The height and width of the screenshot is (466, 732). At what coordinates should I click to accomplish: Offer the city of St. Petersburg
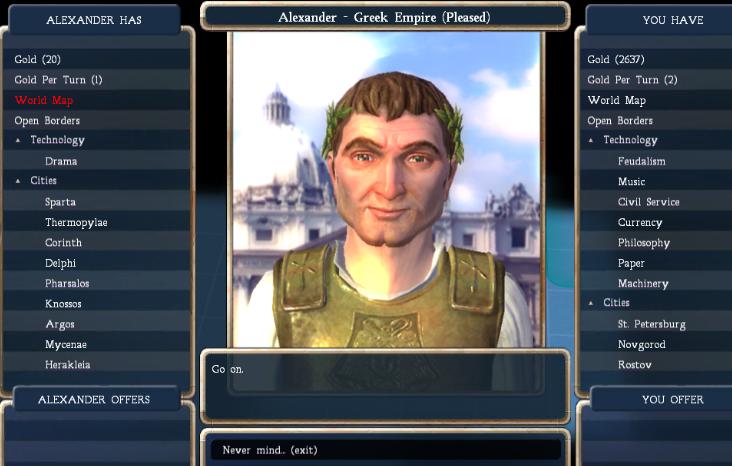pyautogui.click(x=651, y=324)
